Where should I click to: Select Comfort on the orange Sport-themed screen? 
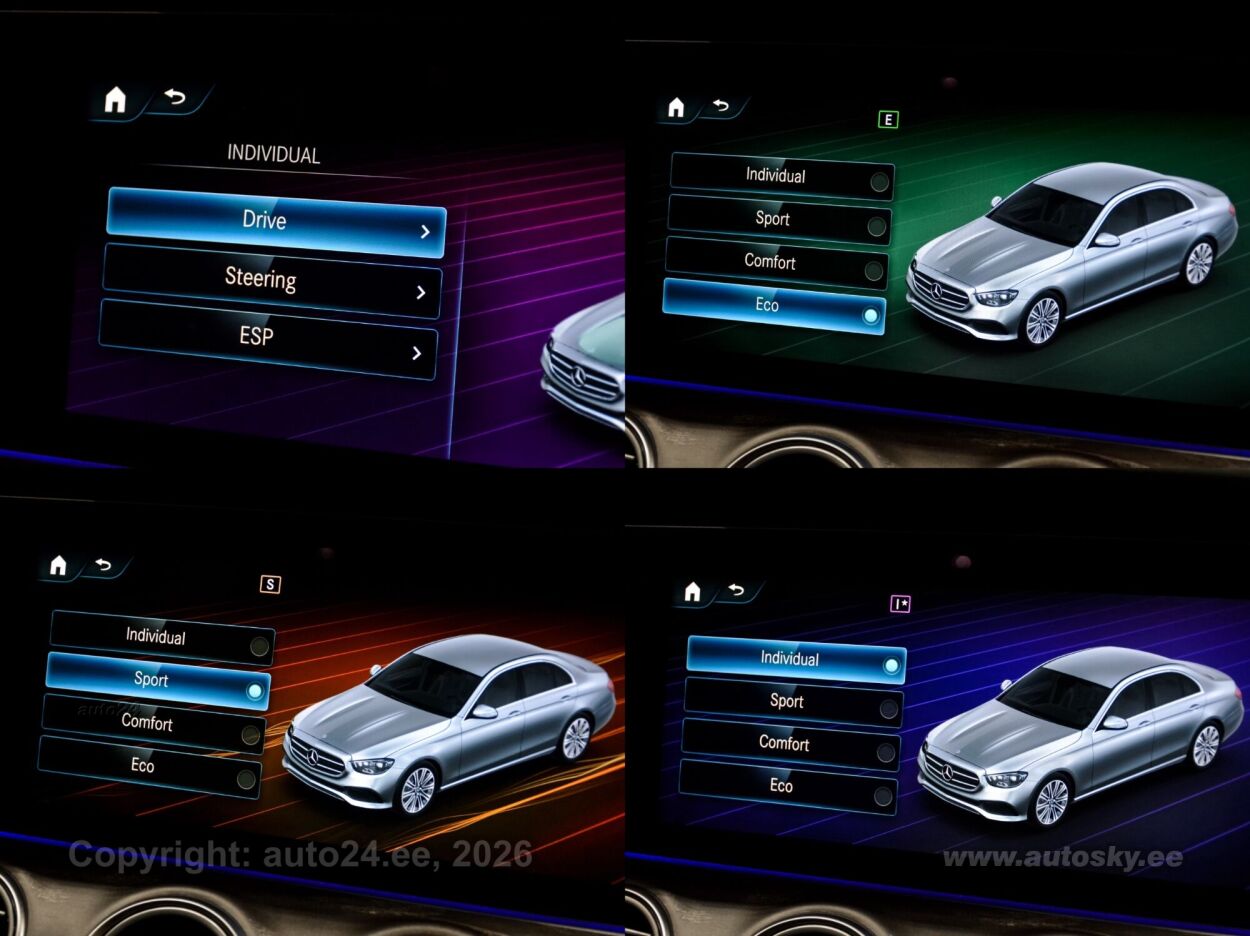(154, 723)
